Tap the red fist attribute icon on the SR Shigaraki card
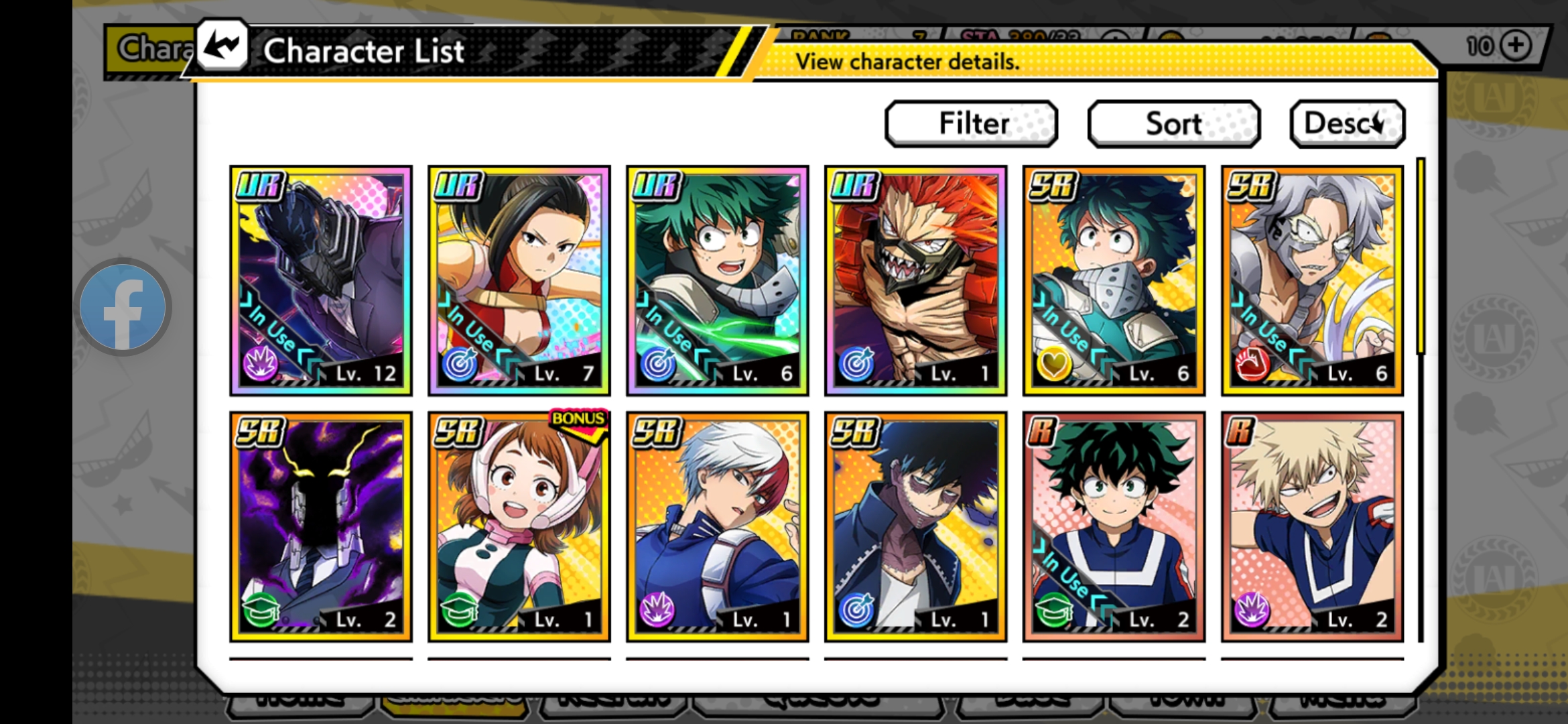 click(1251, 363)
